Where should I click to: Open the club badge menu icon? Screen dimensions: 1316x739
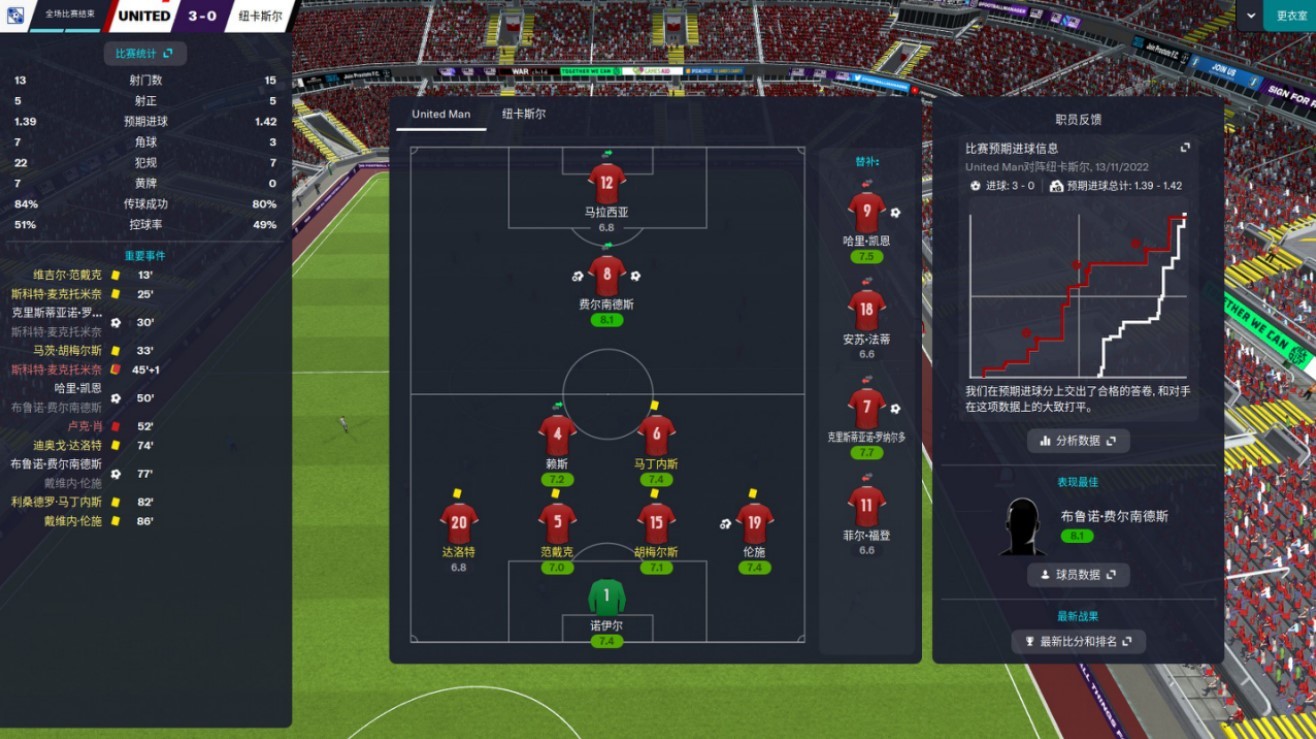tap(14, 15)
